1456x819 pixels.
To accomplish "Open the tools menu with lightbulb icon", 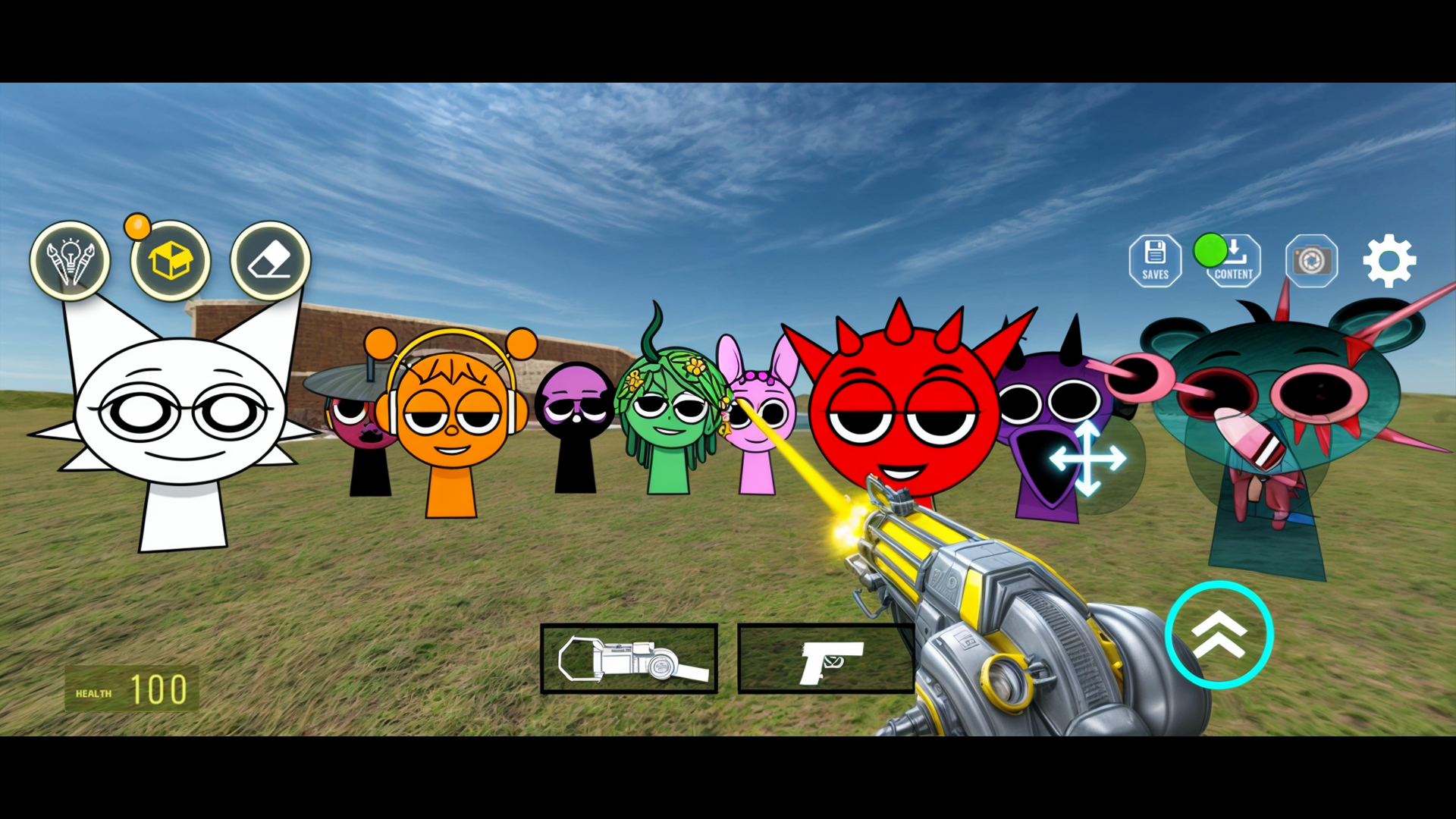I will tap(70, 261).
